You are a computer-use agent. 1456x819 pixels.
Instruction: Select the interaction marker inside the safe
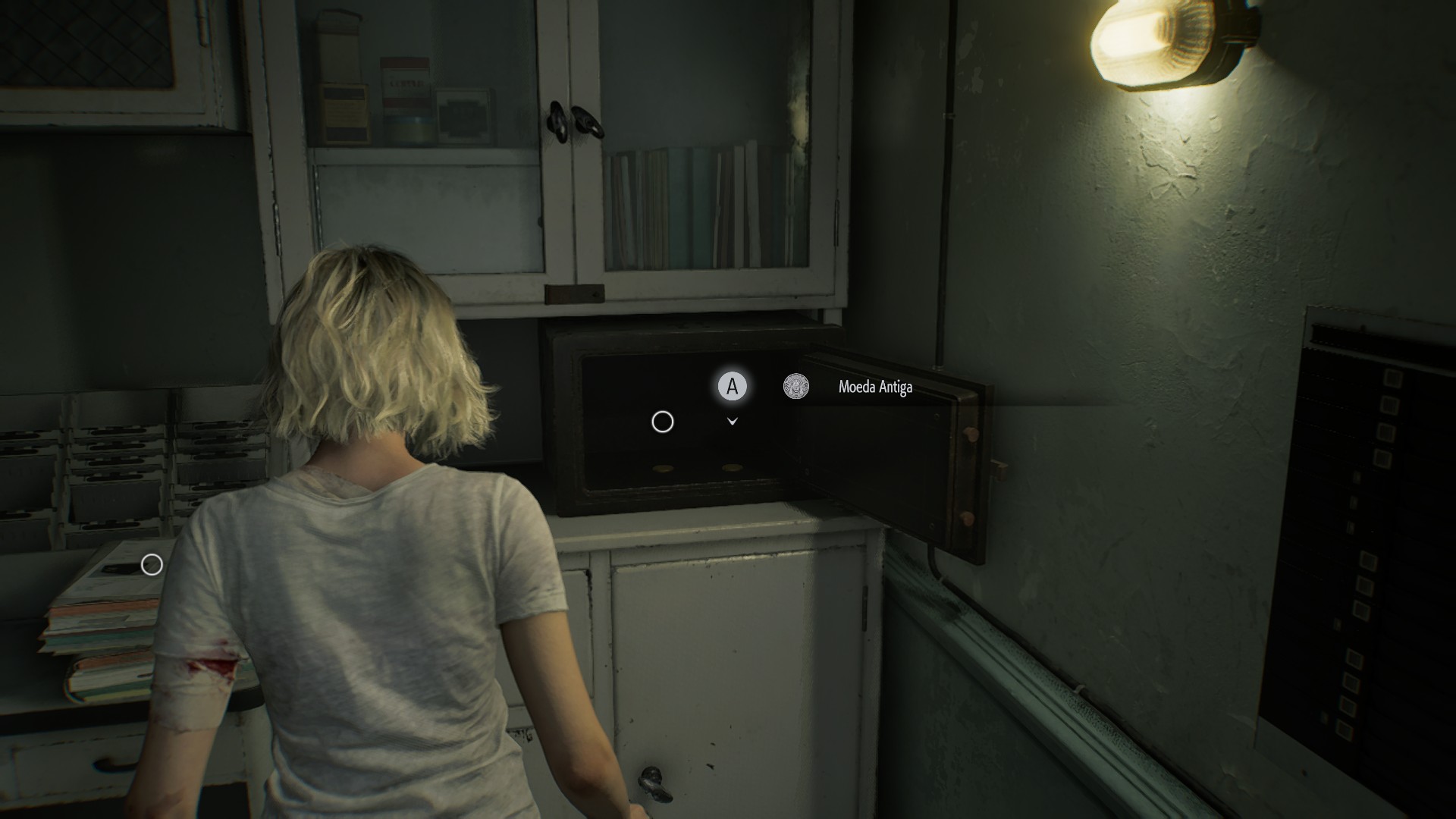point(662,422)
